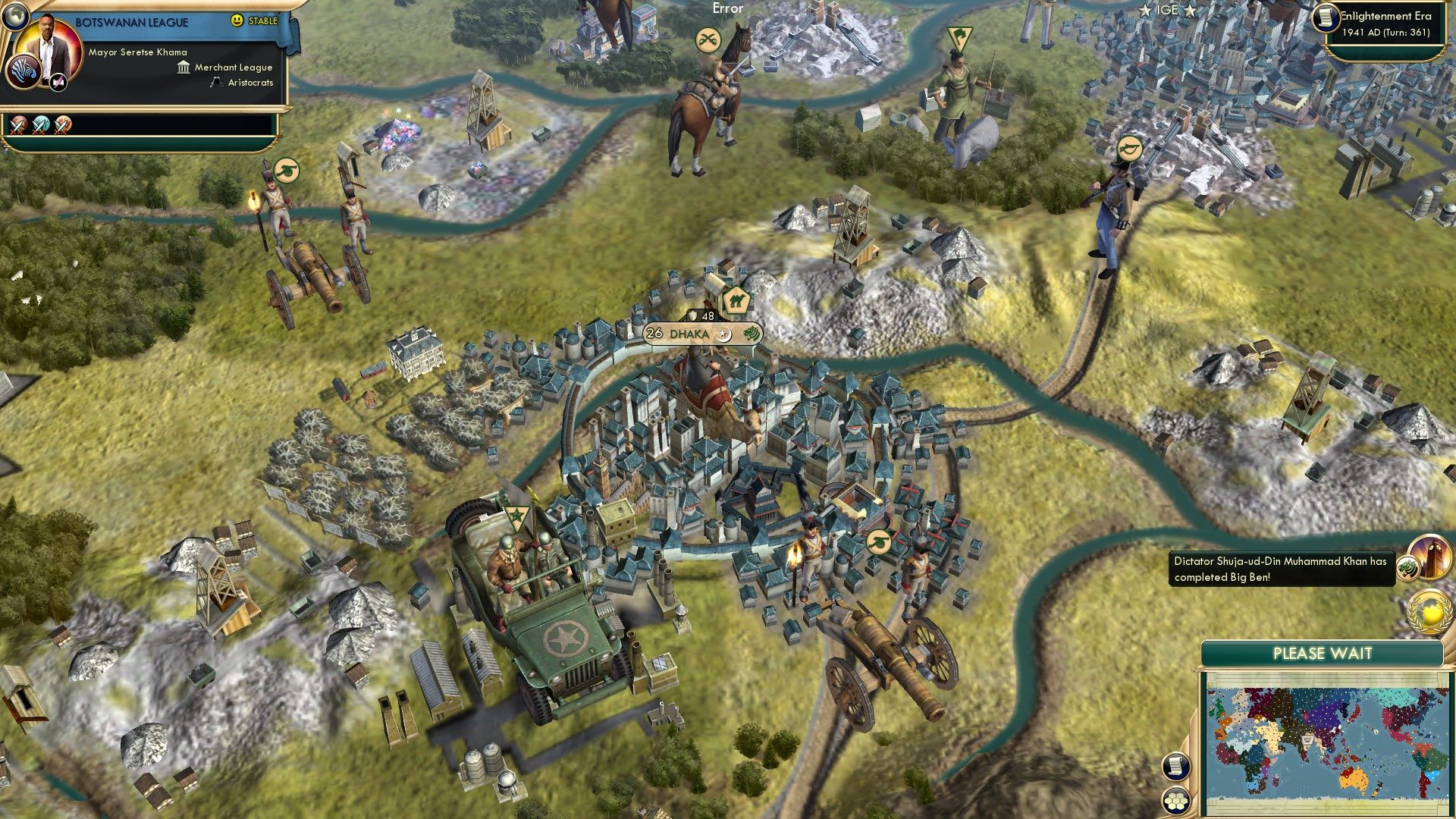The height and width of the screenshot is (819, 1456).
Task: Click the STABLE smiley happiness indicator
Action: [239, 22]
